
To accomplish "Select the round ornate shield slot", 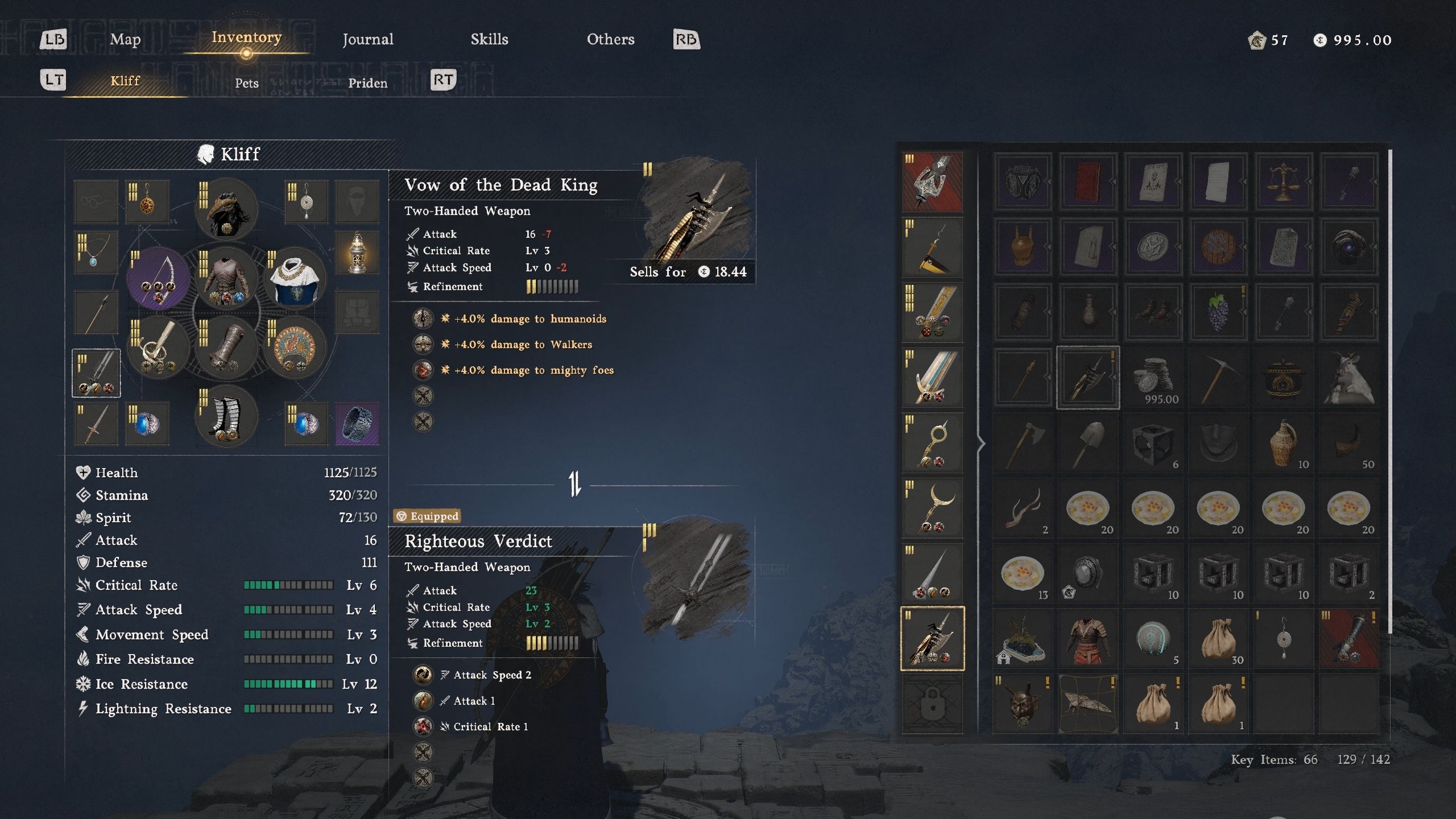I will pos(295,348).
